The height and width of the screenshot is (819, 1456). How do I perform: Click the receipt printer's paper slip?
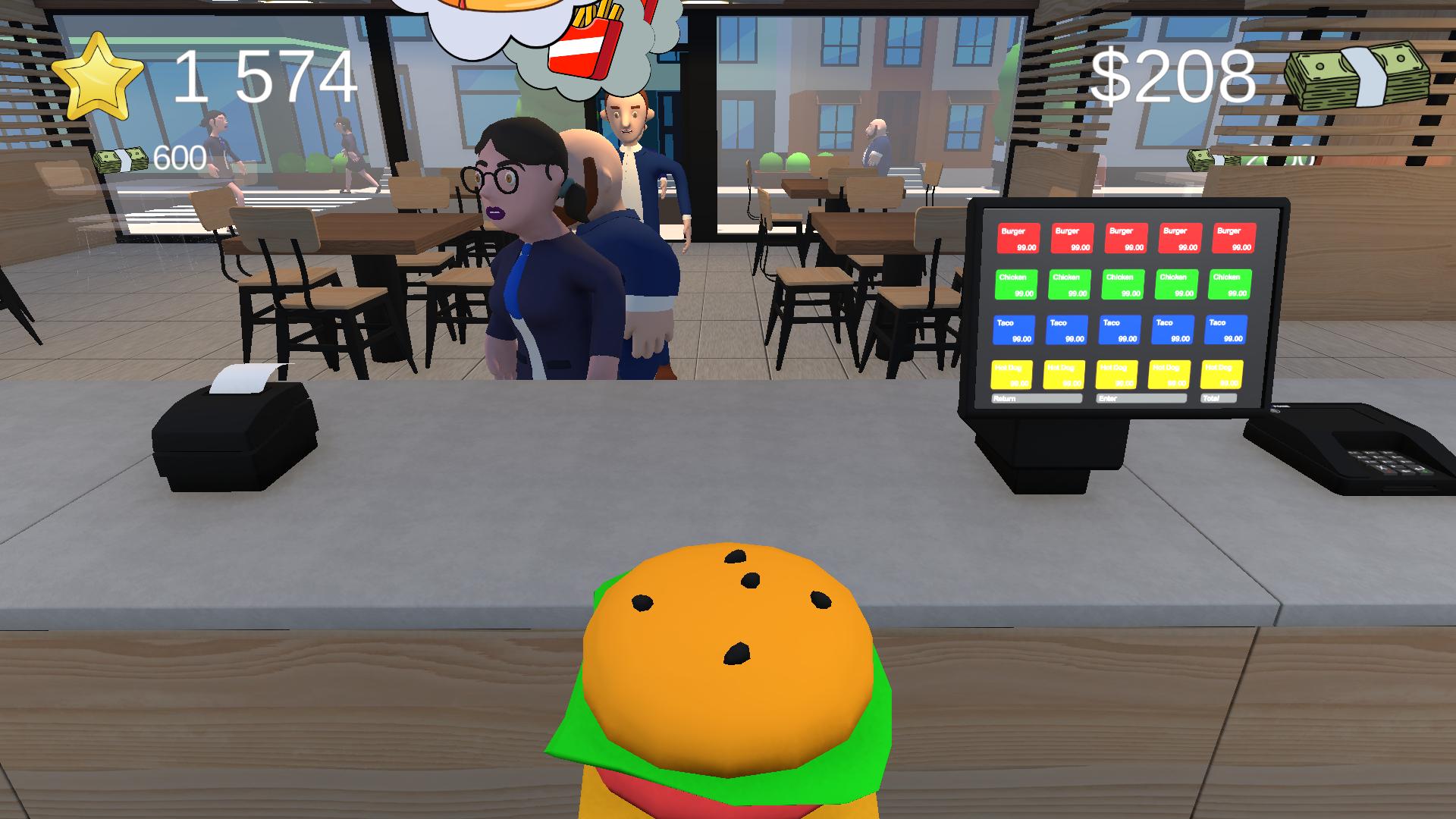(x=241, y=379)
